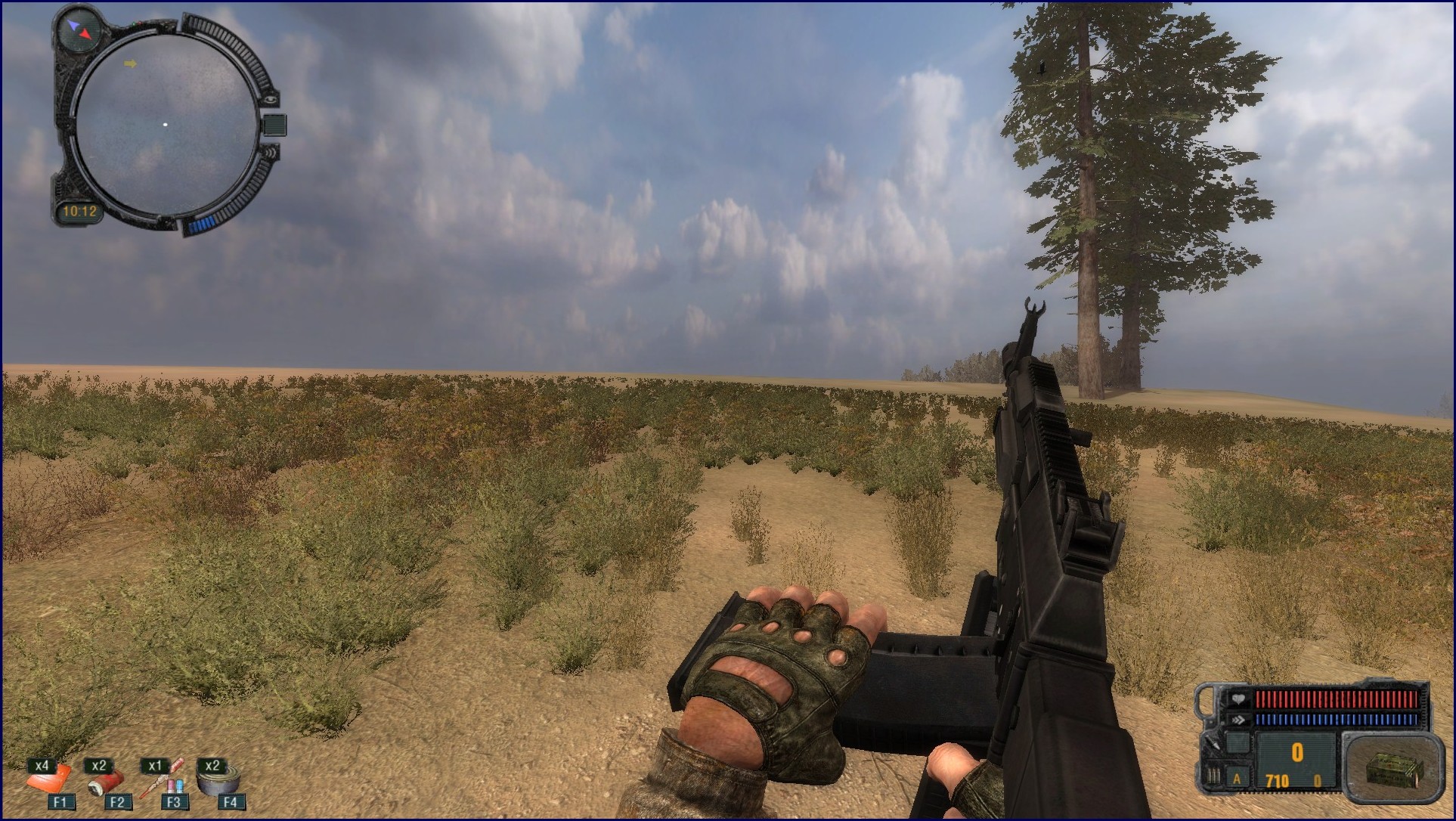Click the 710 reserve ammo readout
This screenshot has height=821, width=1456.
click(1277, 781)
